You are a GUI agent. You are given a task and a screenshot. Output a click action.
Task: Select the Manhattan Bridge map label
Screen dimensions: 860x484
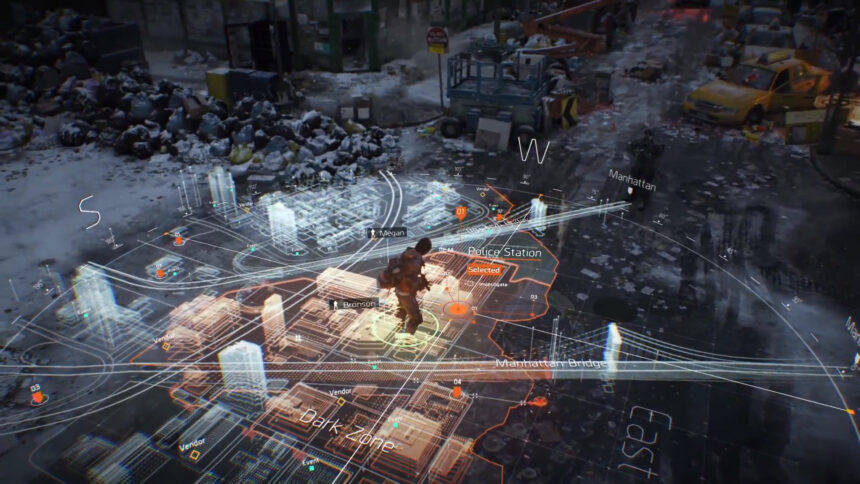pyautogui.click(x=549, y=363)
